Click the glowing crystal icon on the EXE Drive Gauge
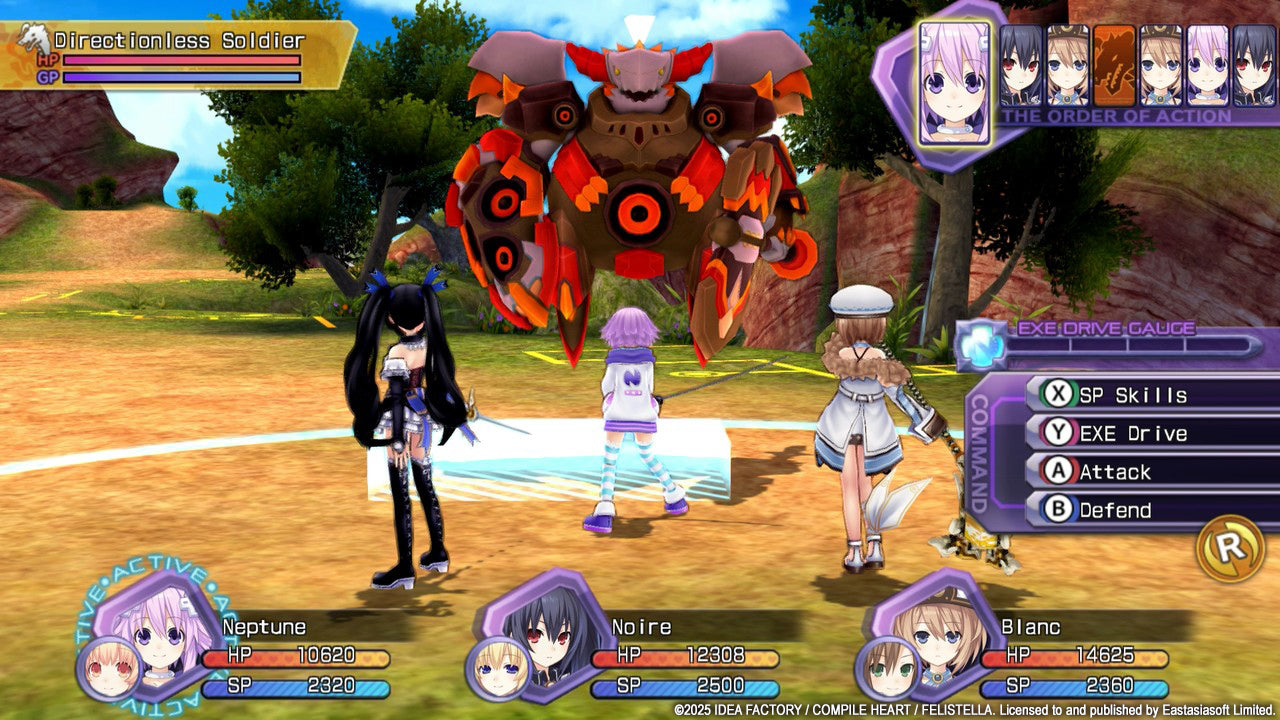Viewport: 1280px width, 720px height. (x=980, y=344)
